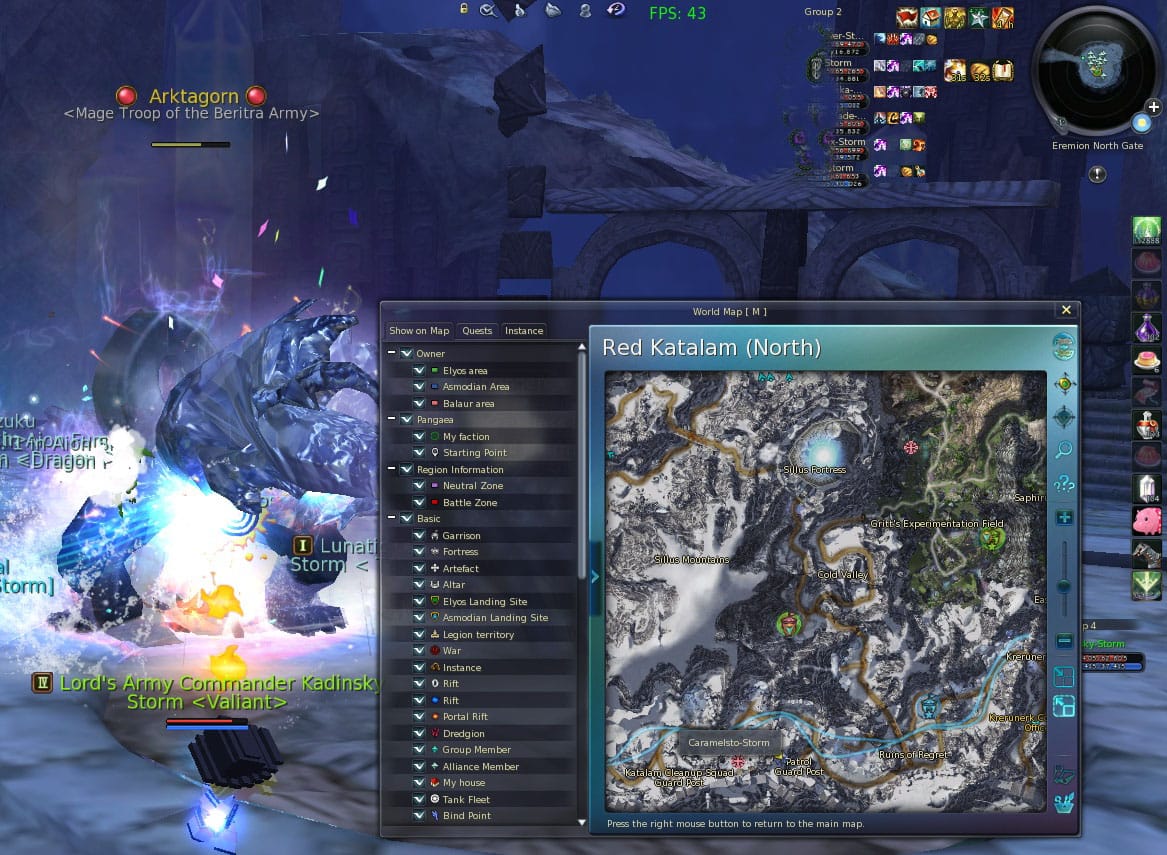Switch to the Quests tab

pos(477,331)
